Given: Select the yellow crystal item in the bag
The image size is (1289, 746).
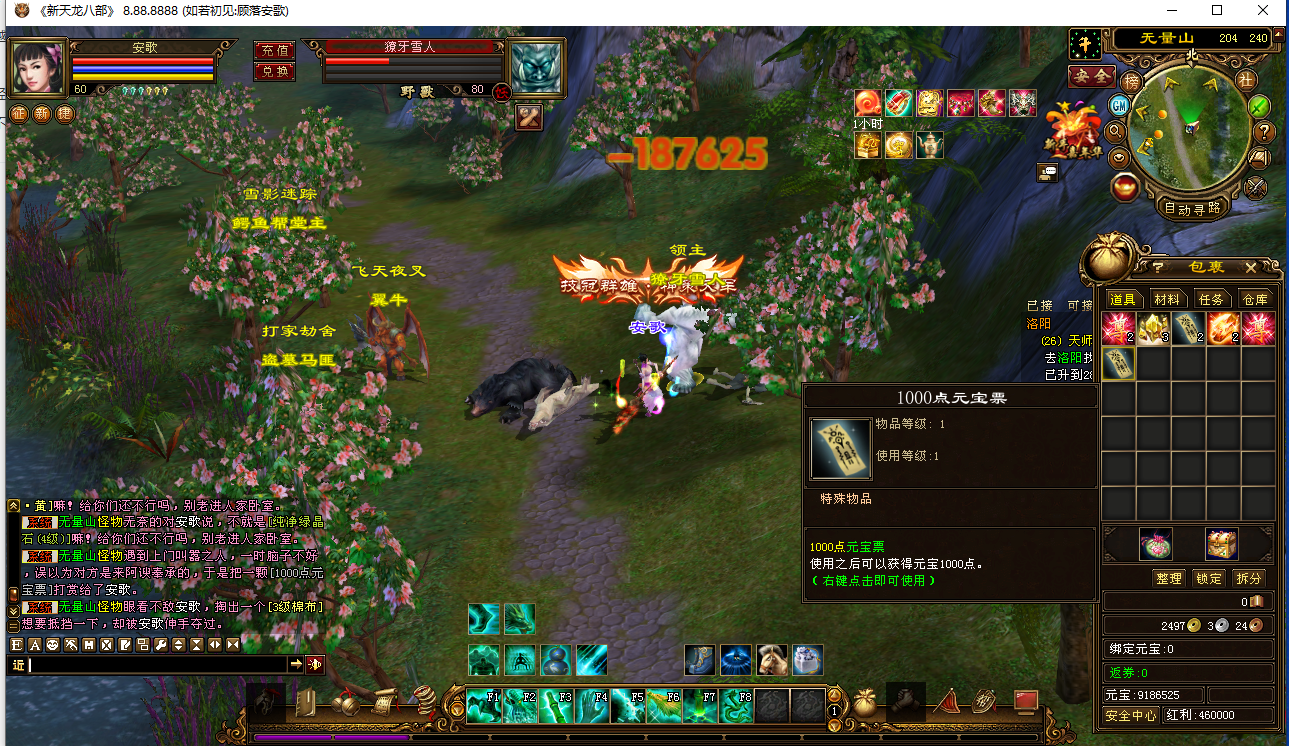Looking at the screenshot, I should pos(1153,329).
